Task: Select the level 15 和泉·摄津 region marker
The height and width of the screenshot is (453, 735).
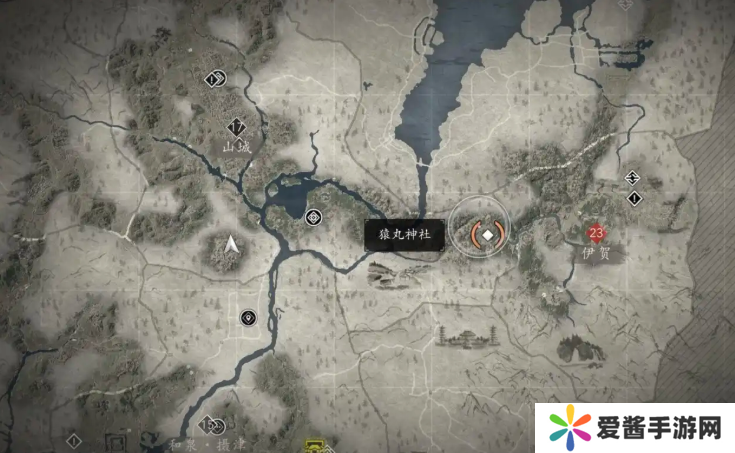Action: pyautogui.click(x=207, y=424)
